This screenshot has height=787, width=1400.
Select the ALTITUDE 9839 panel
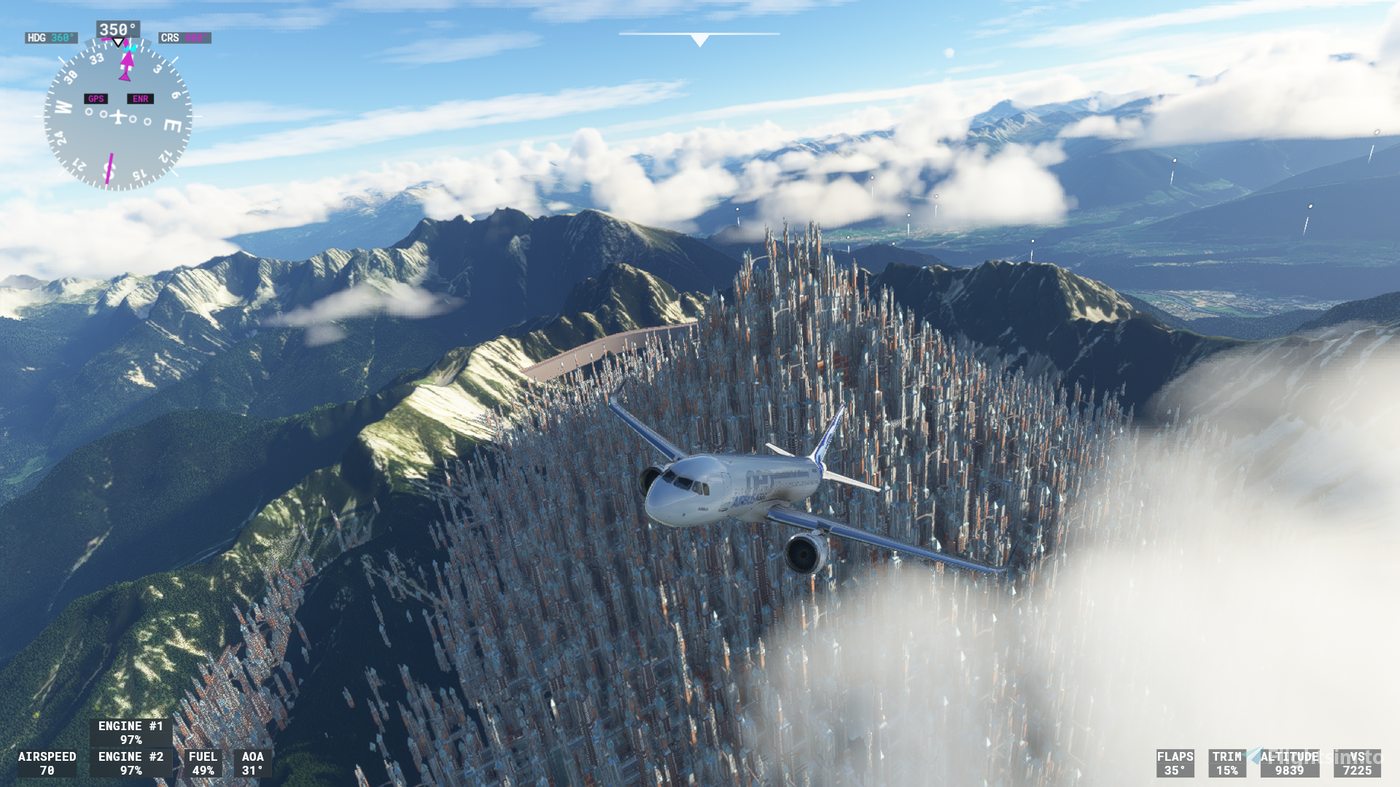click(x=1290, y=761)
